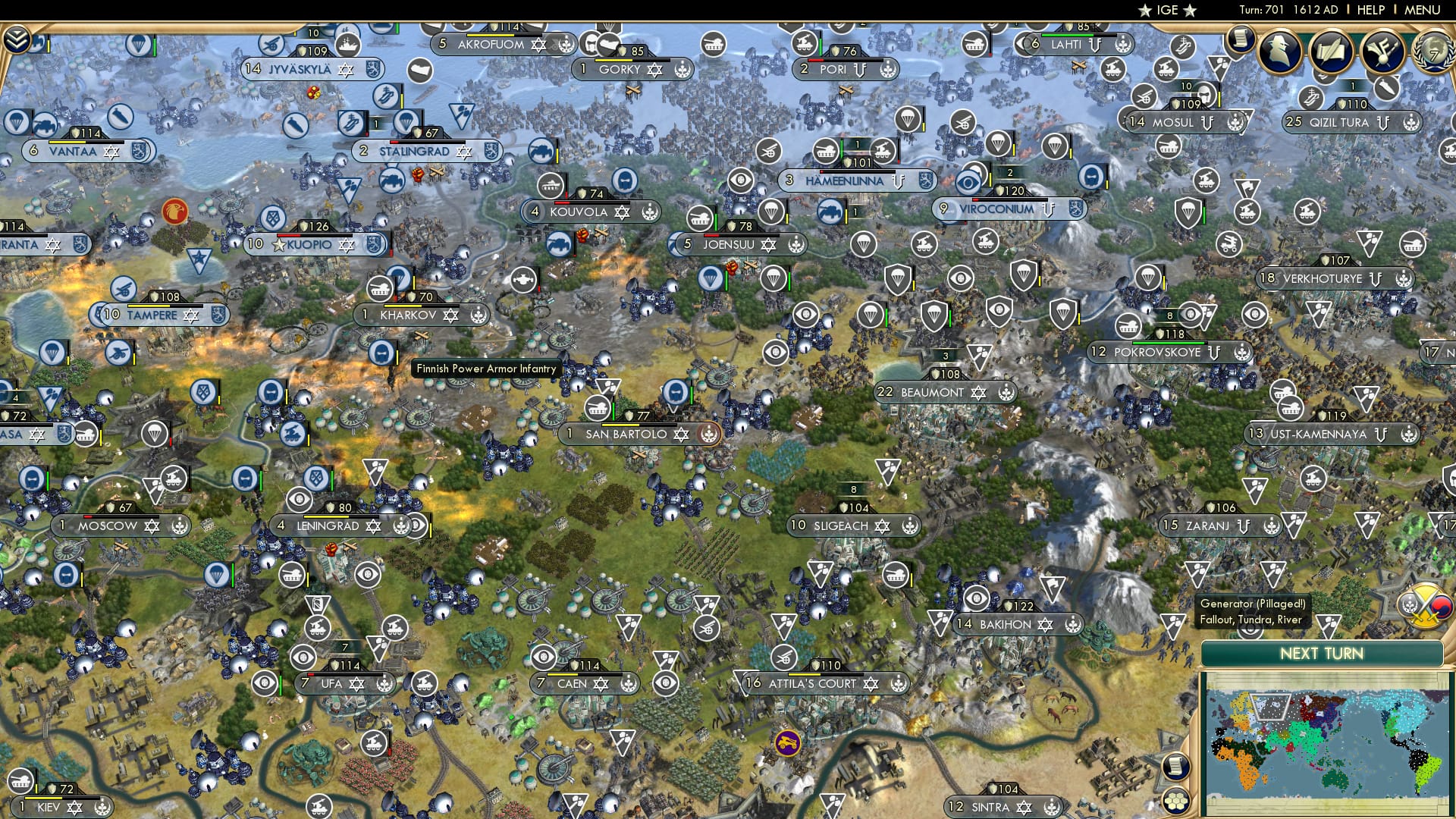The height and width of the screenshot is (819, 1456).
Task: Click the garrison anchor icon on San Bartolo's banner
Action: pos(708,435)
